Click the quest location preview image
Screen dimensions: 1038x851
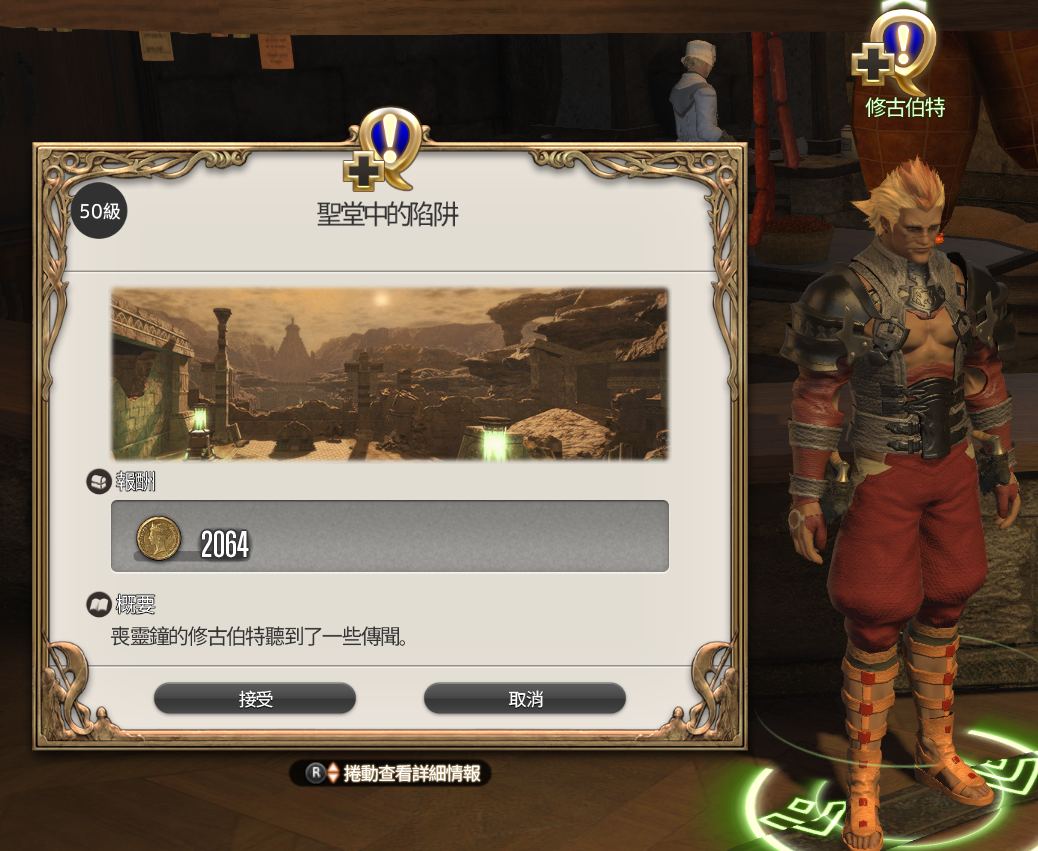coord(389,374)
